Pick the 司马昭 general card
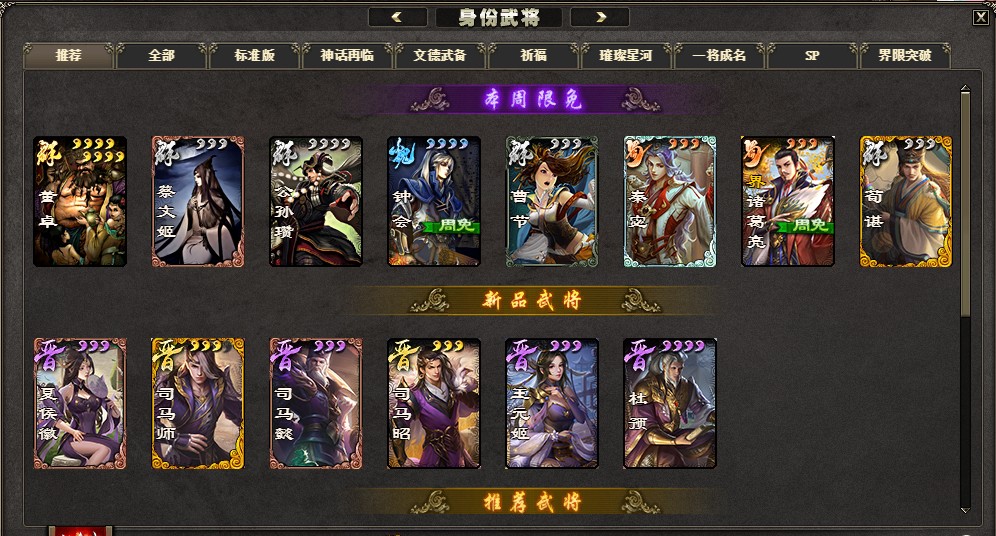This screenshot has height=536, width=996. click(434, 403)
